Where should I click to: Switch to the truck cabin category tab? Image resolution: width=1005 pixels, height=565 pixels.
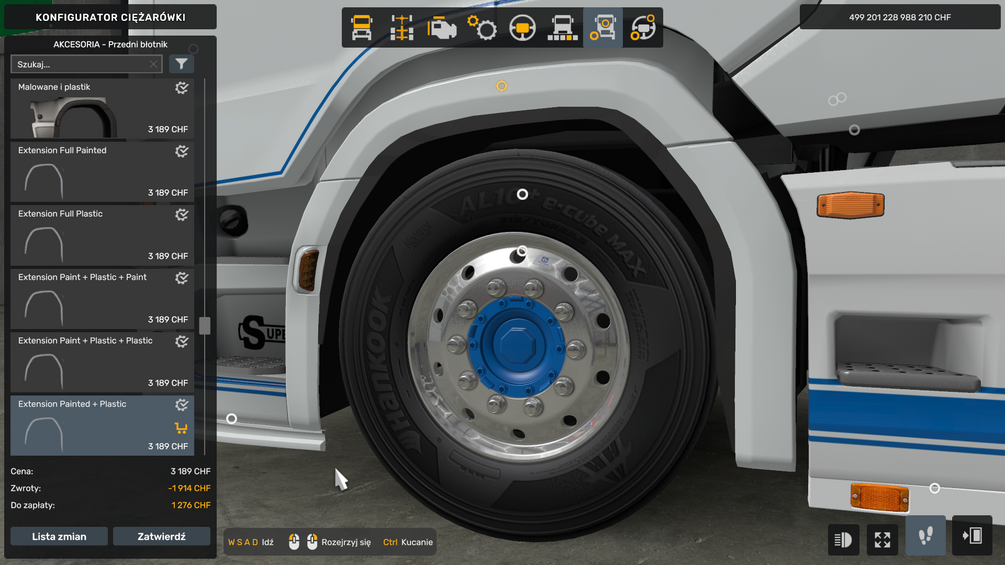point(362,28)
